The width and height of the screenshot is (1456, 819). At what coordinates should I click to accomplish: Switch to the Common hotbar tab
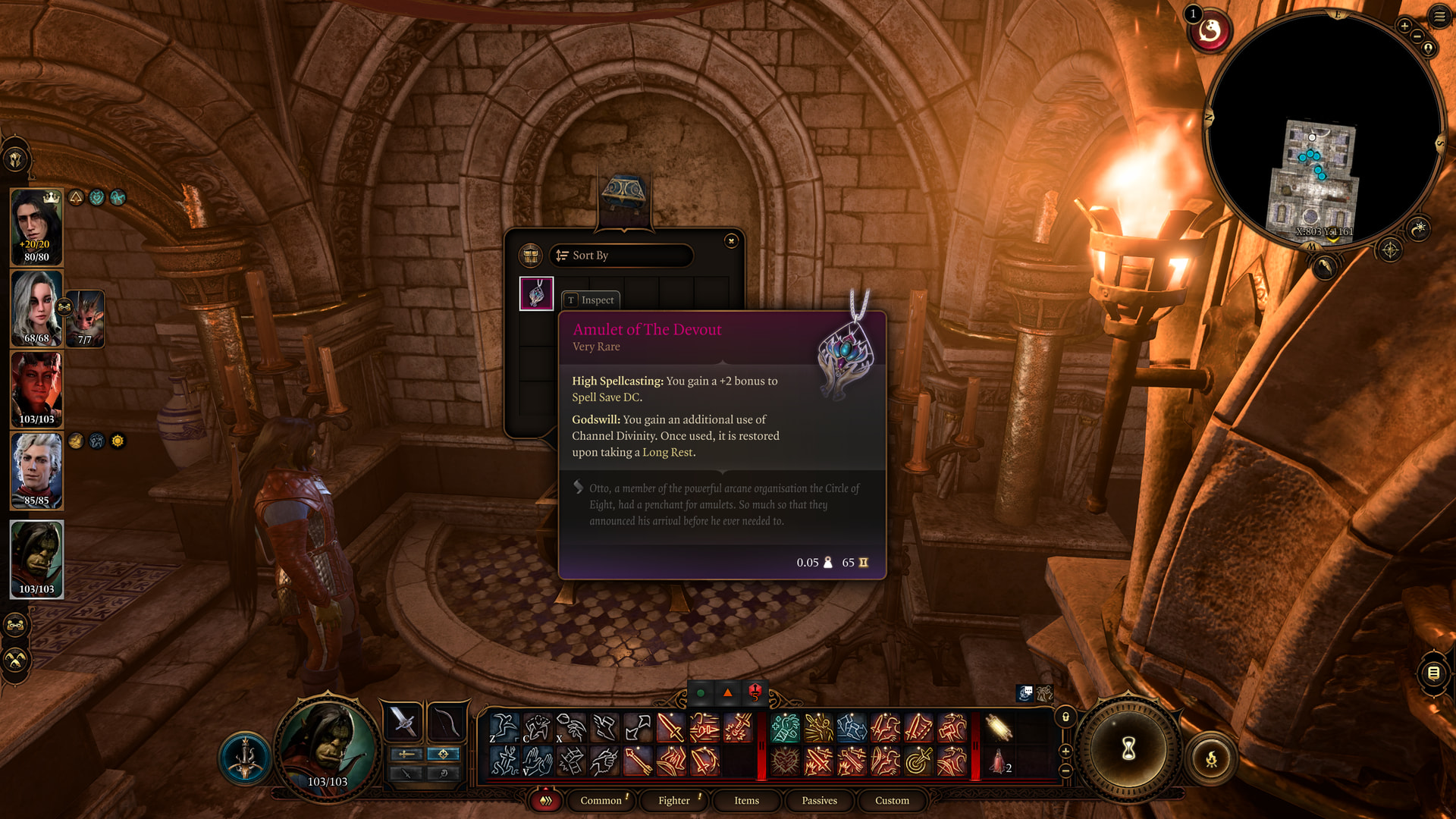coord(601,801)
